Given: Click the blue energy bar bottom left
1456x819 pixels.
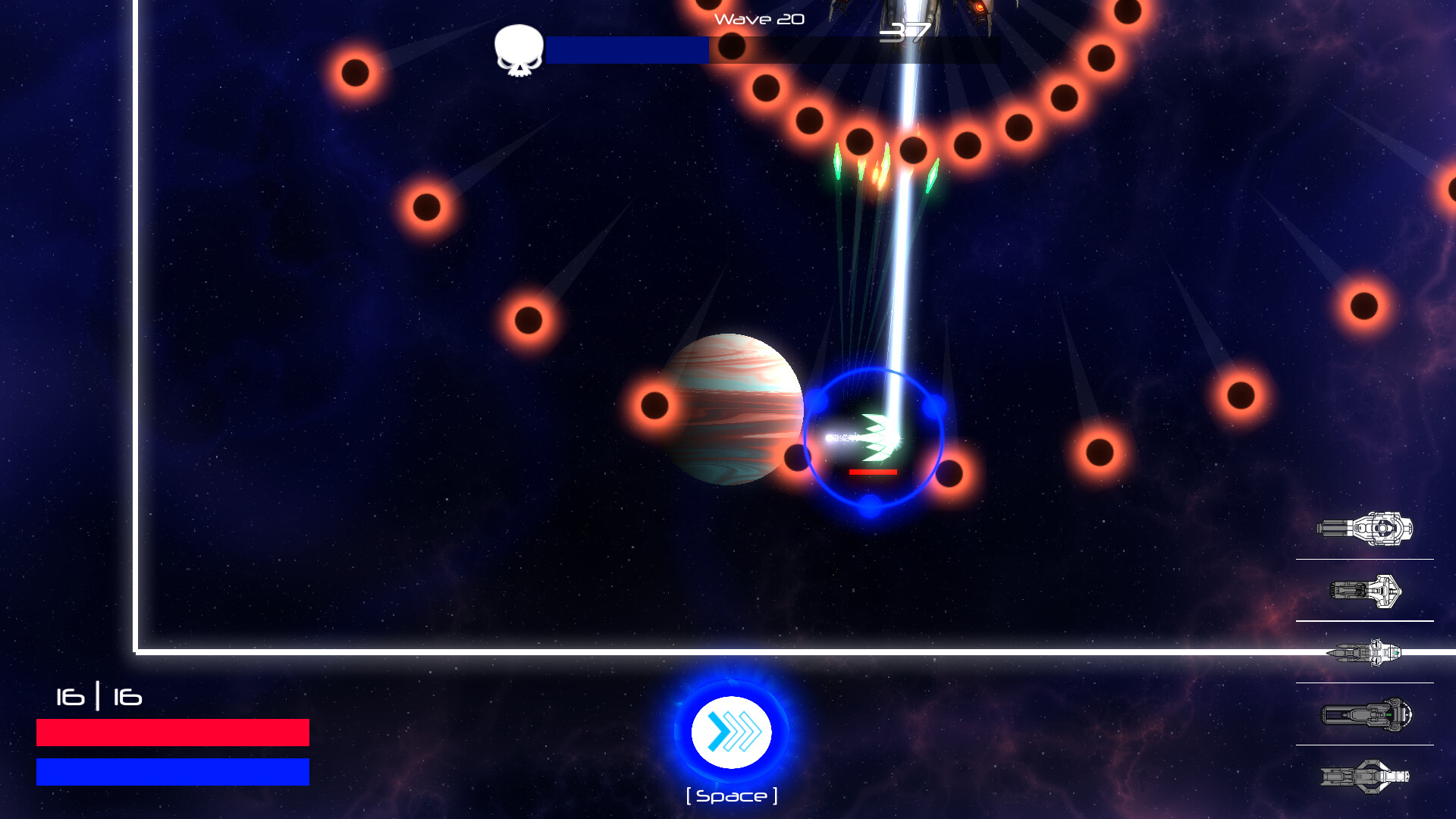Looking at the screenshot, I should pyautogui.click(x=172, y=771).
